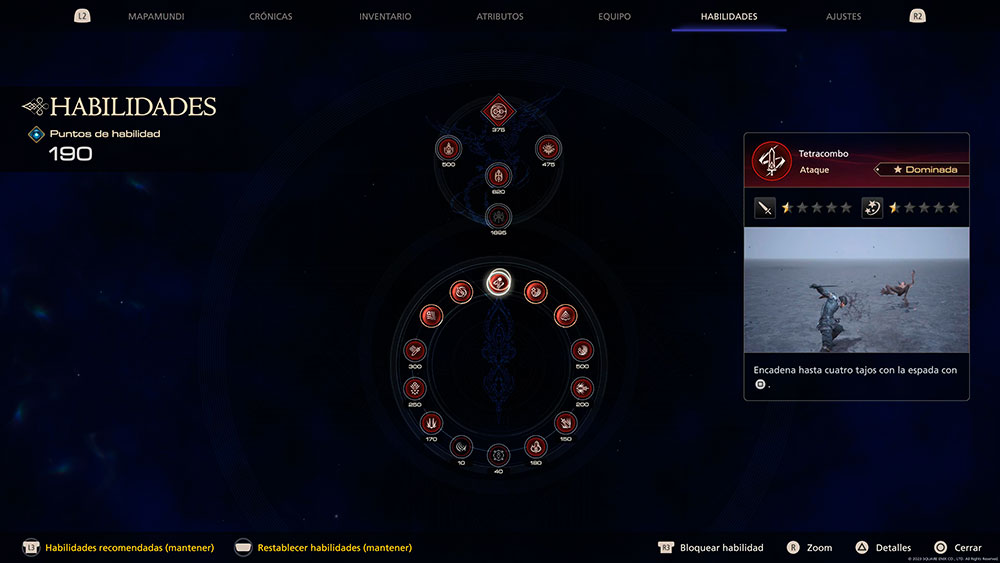Viewport: 1000px width, 563px height.
Task: Select the highlighted Tetracombo skill node
Action: click(x=497, y=283)
